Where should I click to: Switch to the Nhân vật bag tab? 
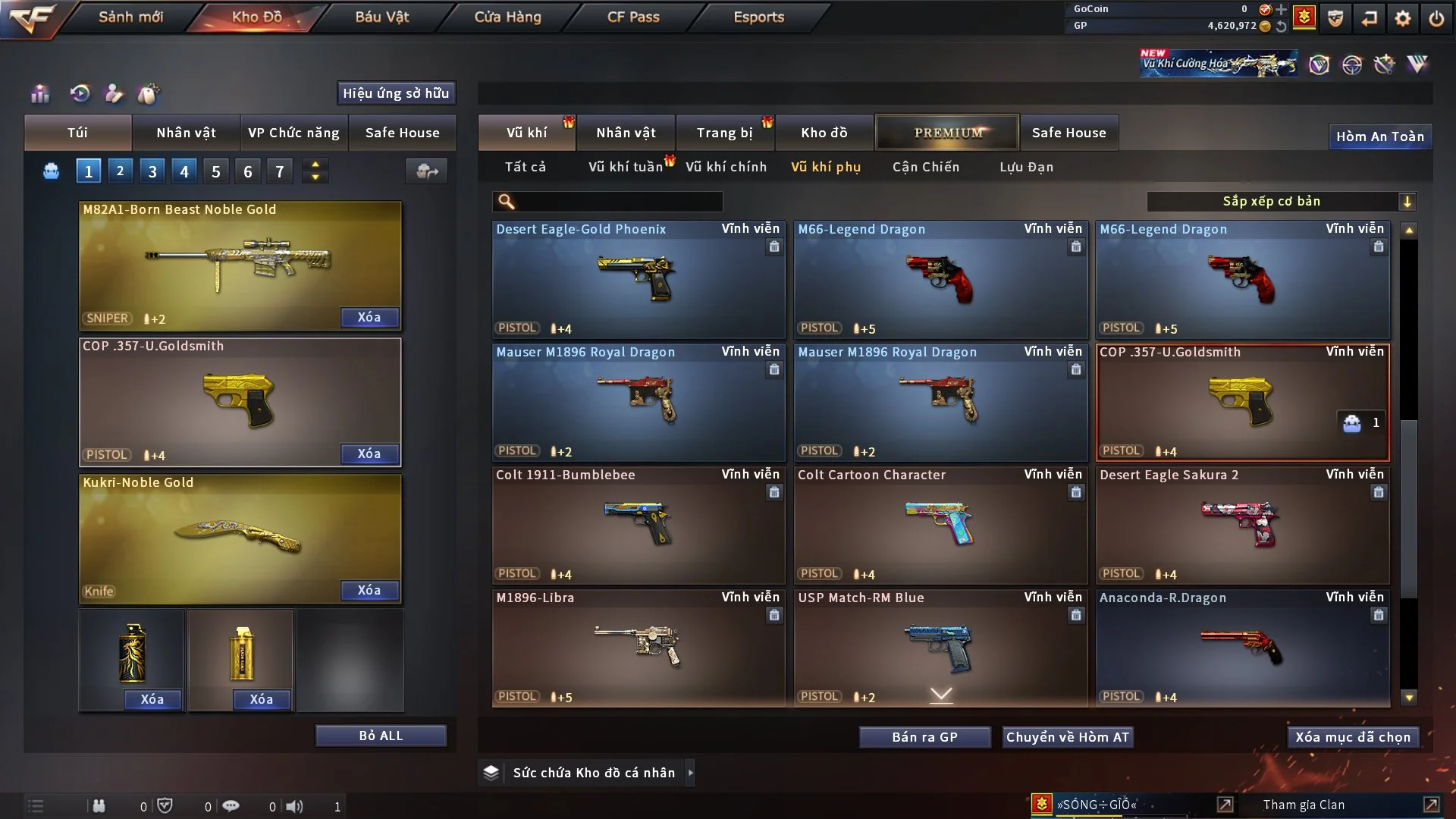[x=186, y=133]
